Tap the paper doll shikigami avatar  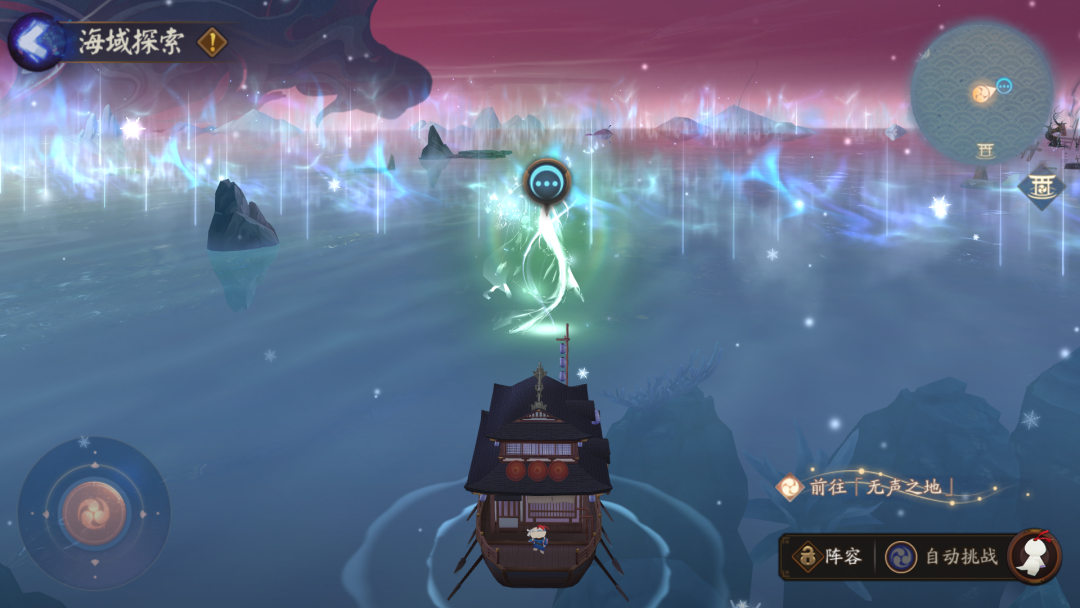click(1033, 556)
